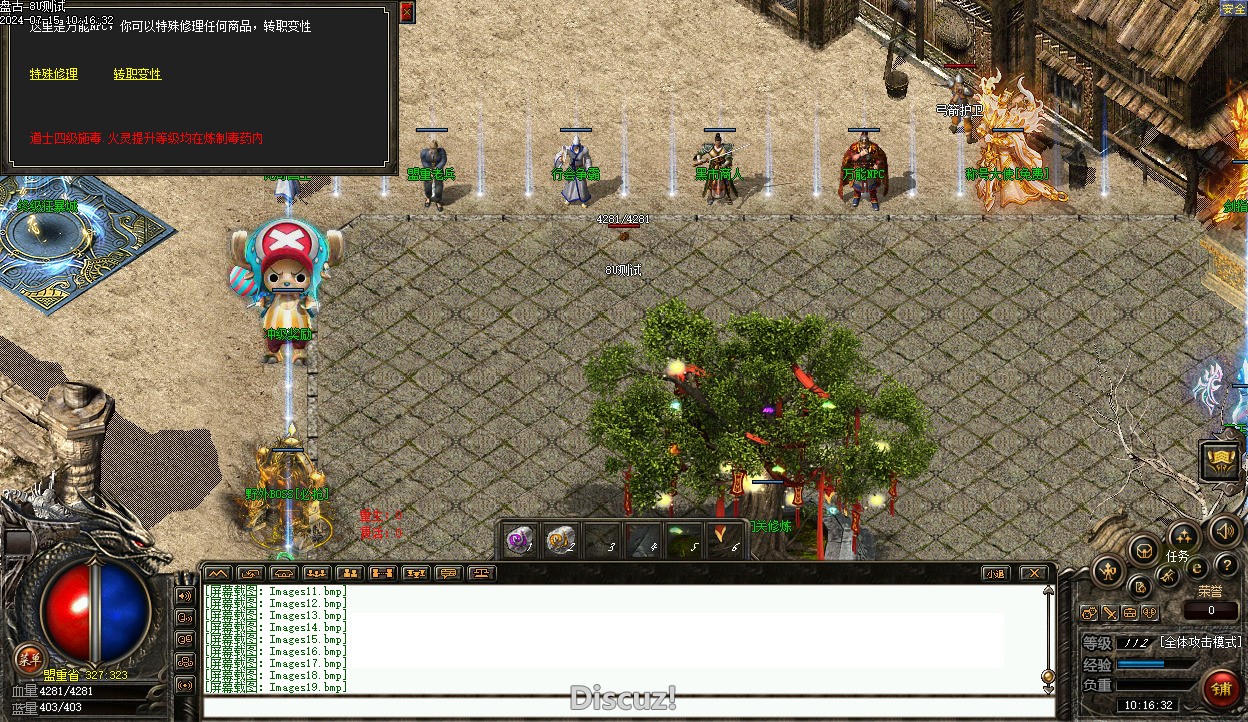Open the bag chest round button

1143,549
